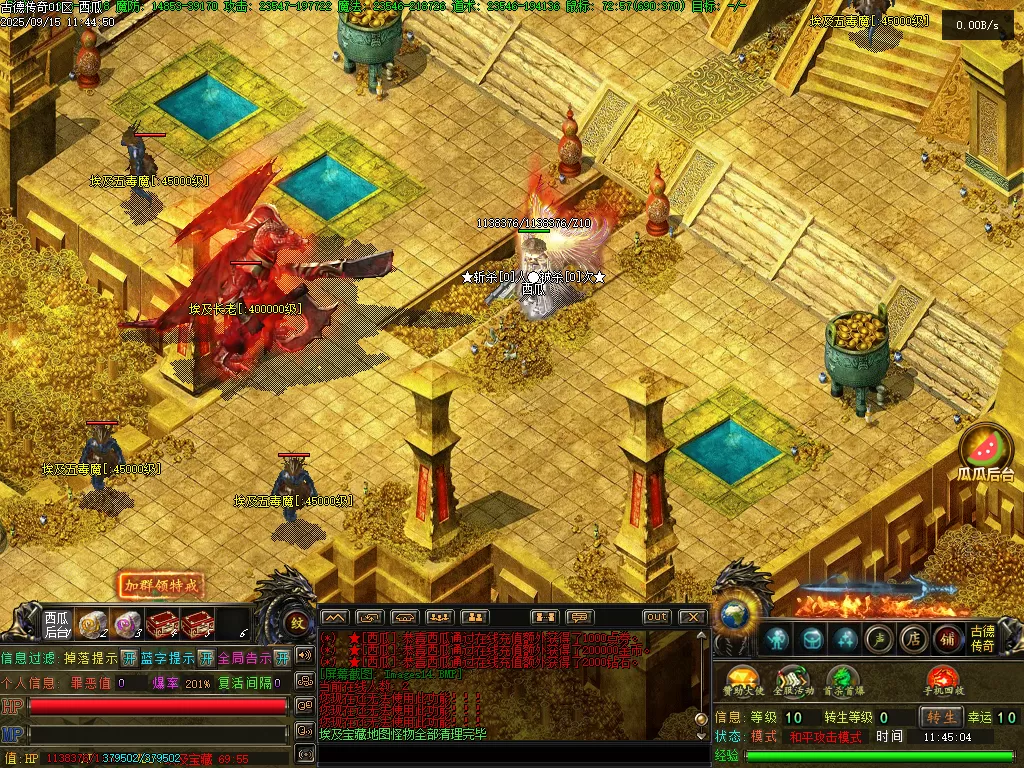Open the character figure icon
Image resolution: width=1024 pixels, height=768 pixels.
coord(777,638)
